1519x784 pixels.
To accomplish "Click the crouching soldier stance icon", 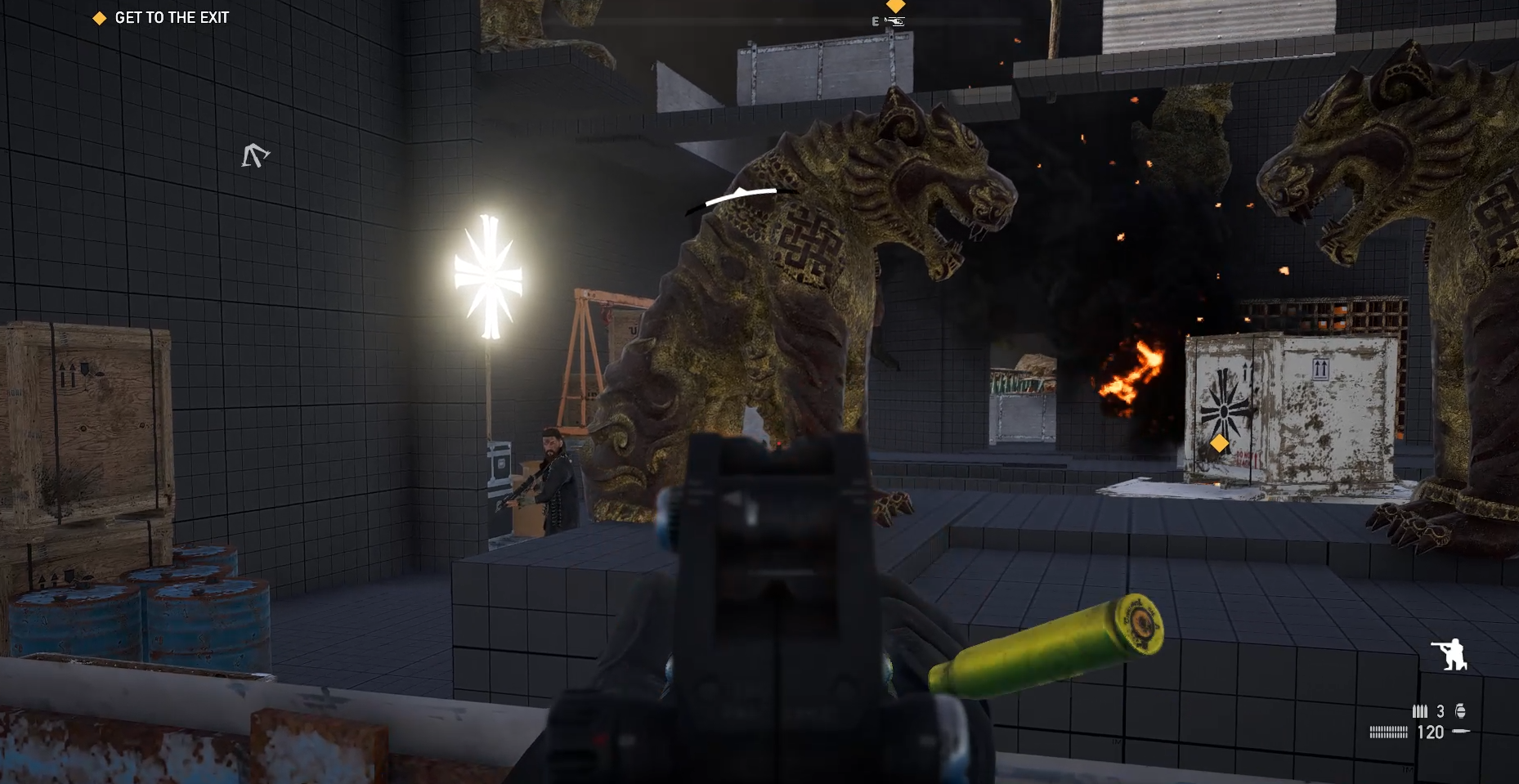I will (1449, 655).
